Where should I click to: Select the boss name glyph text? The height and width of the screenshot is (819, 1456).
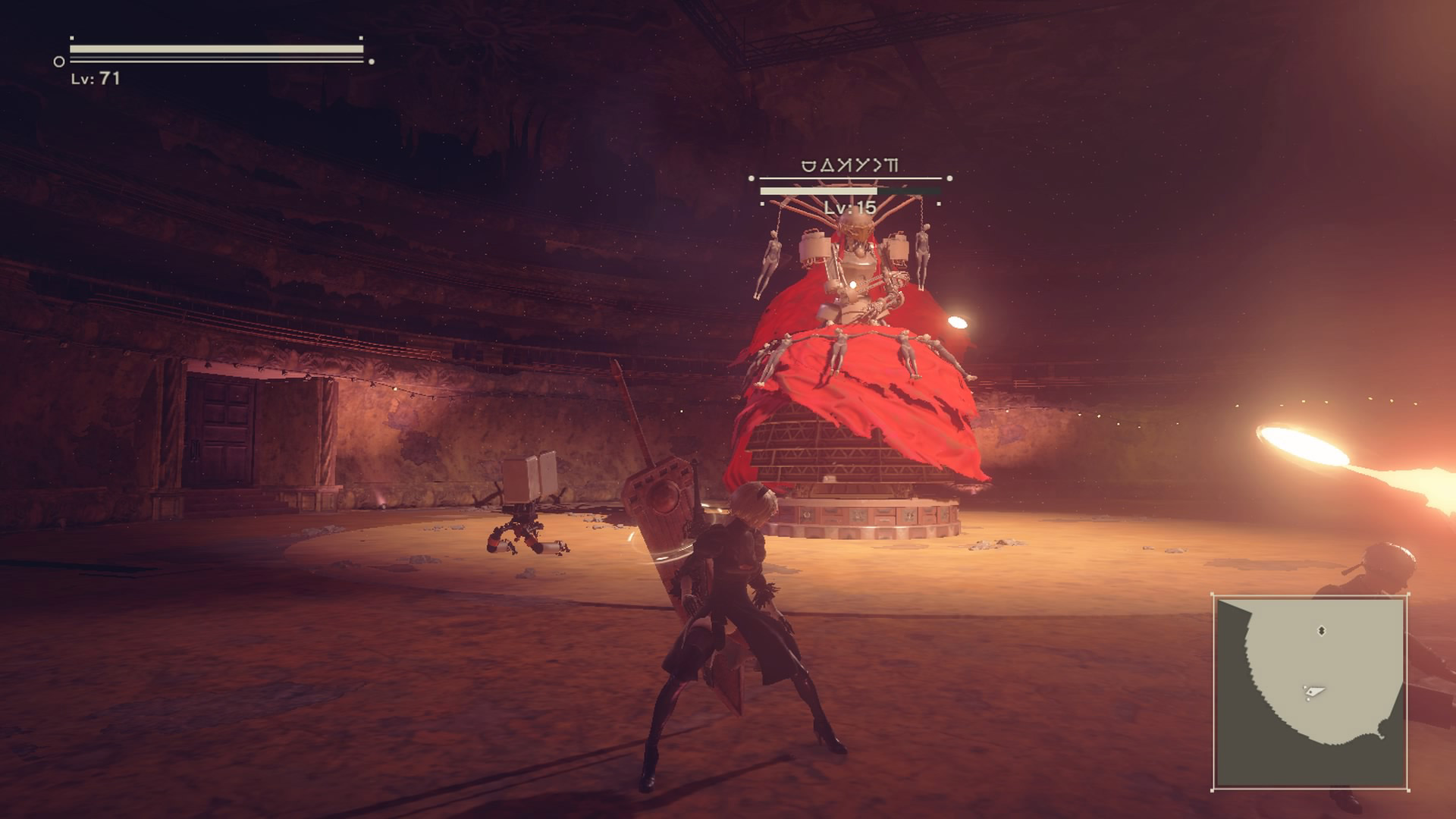point(849,165)
